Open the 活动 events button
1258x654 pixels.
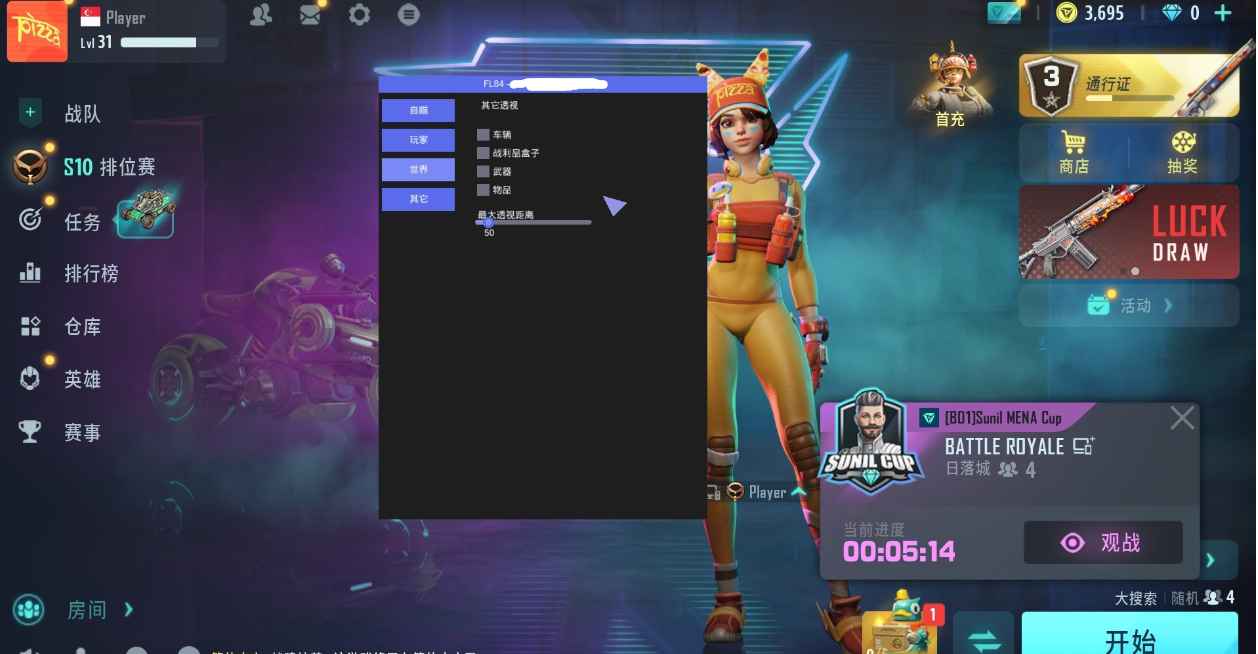coord(1129,305)
